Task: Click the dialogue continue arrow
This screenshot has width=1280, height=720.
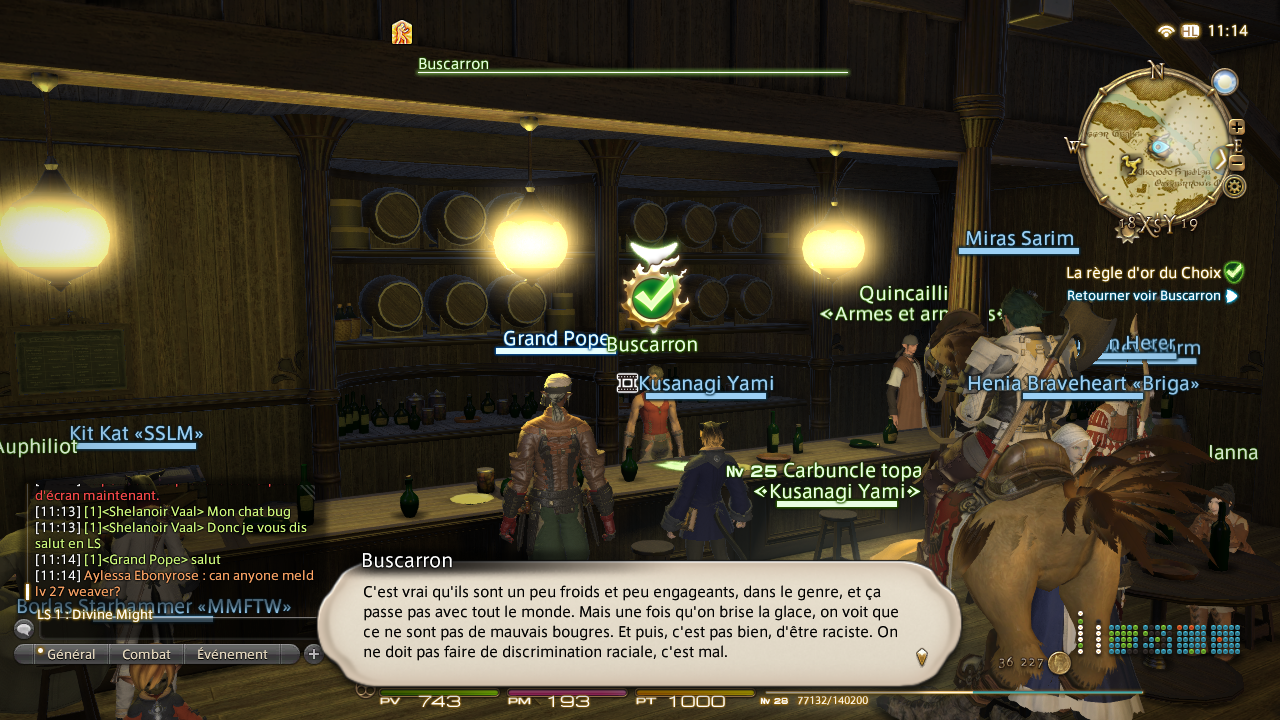Action: coord(921,657)
